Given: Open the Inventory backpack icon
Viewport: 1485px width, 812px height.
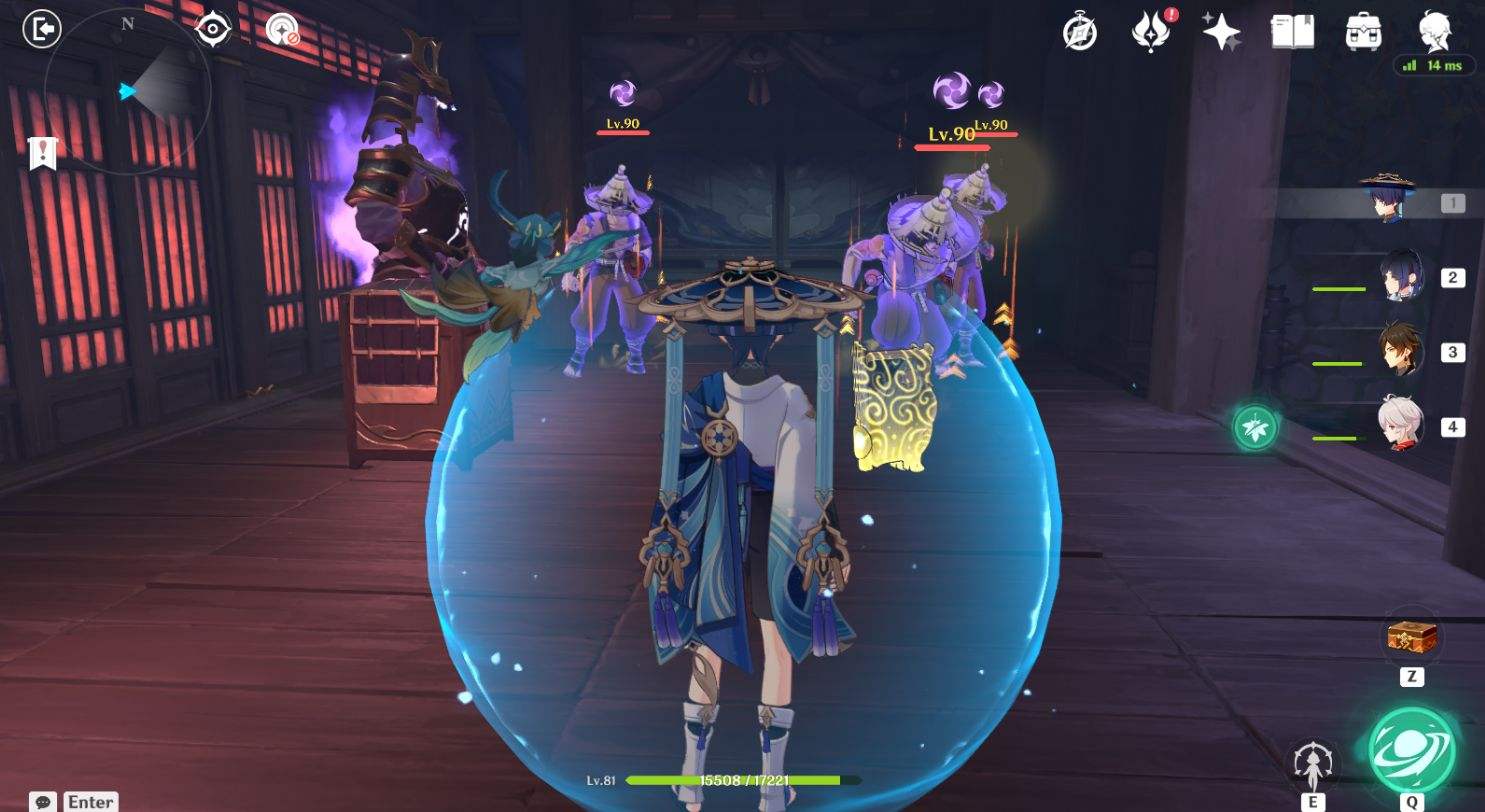Looking at the screenshot, I should (x=1361, y=33).
